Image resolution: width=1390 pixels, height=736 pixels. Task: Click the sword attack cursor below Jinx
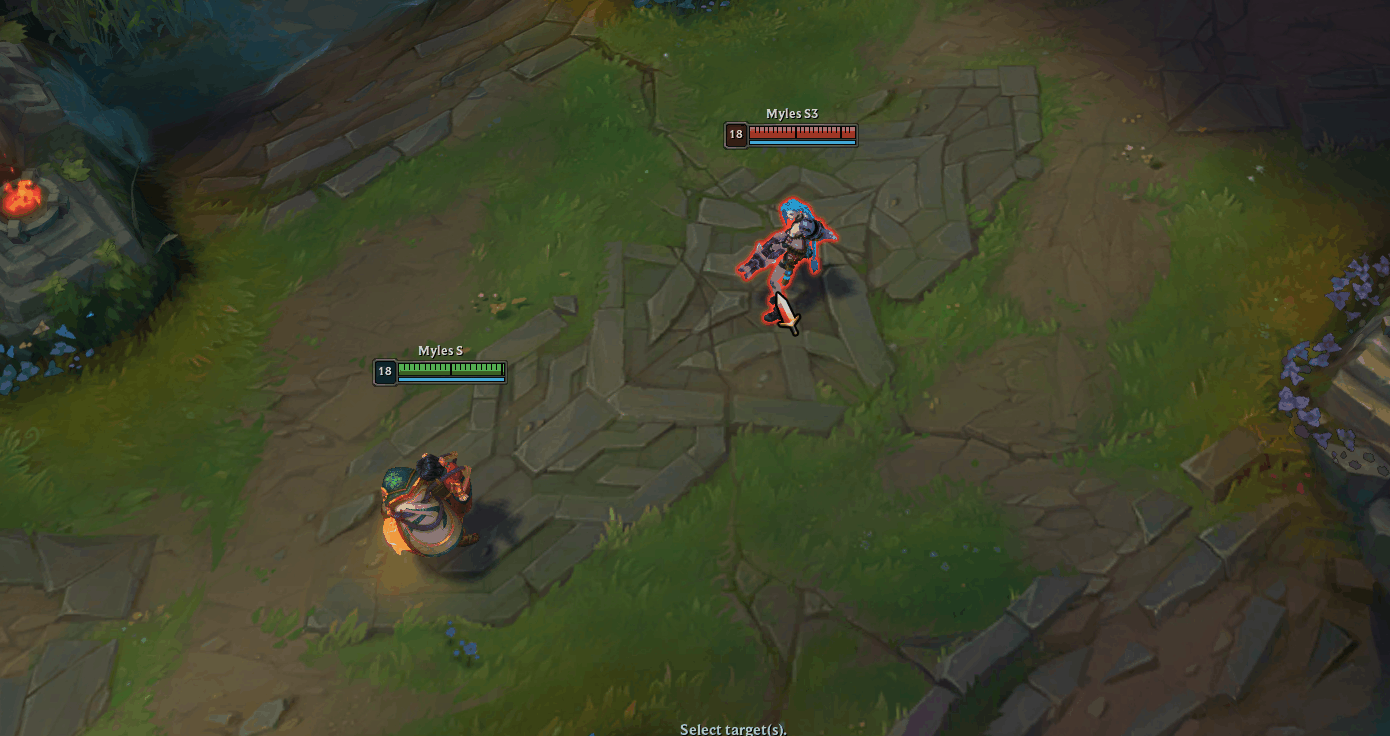[786, 308]
